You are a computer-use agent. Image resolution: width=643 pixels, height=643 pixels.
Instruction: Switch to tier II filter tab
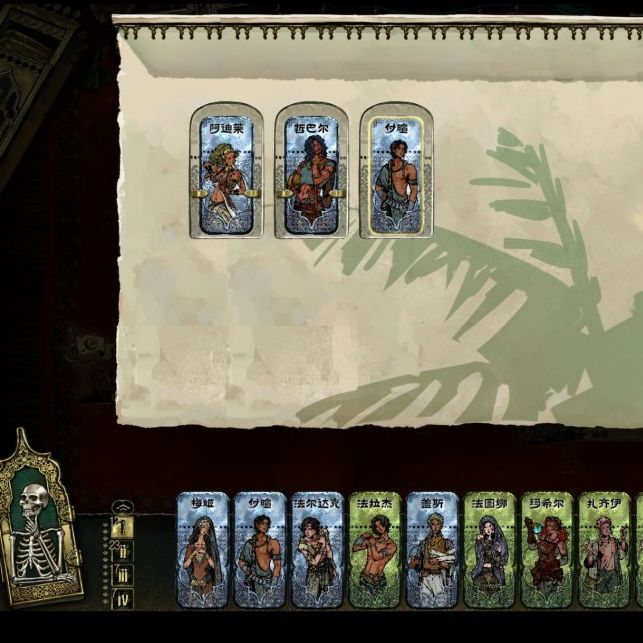(x=124, y=551)
